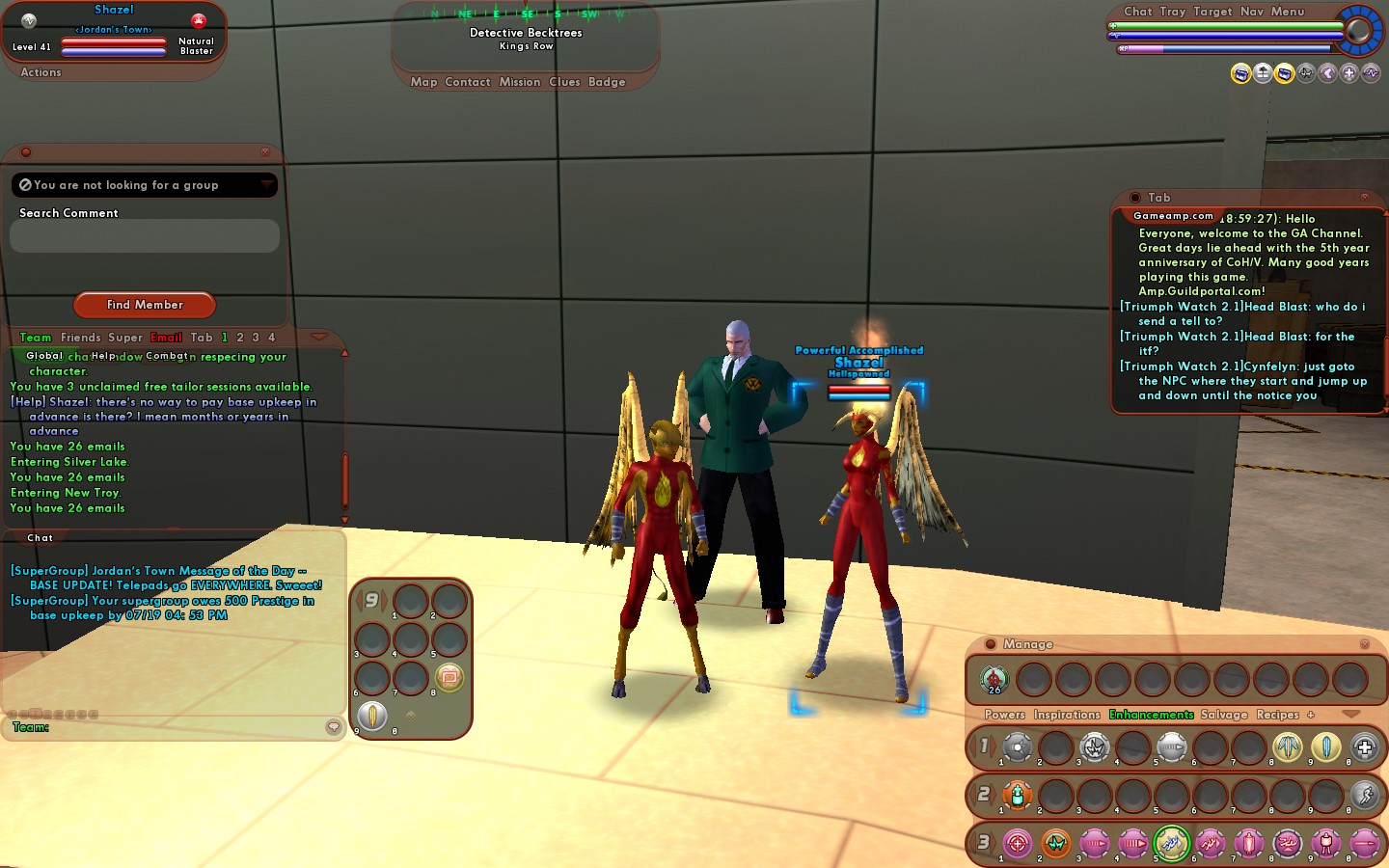This screenshot has width=1389, height=868.
Task: Show the Mission window
Action: (x=520, y=82)
